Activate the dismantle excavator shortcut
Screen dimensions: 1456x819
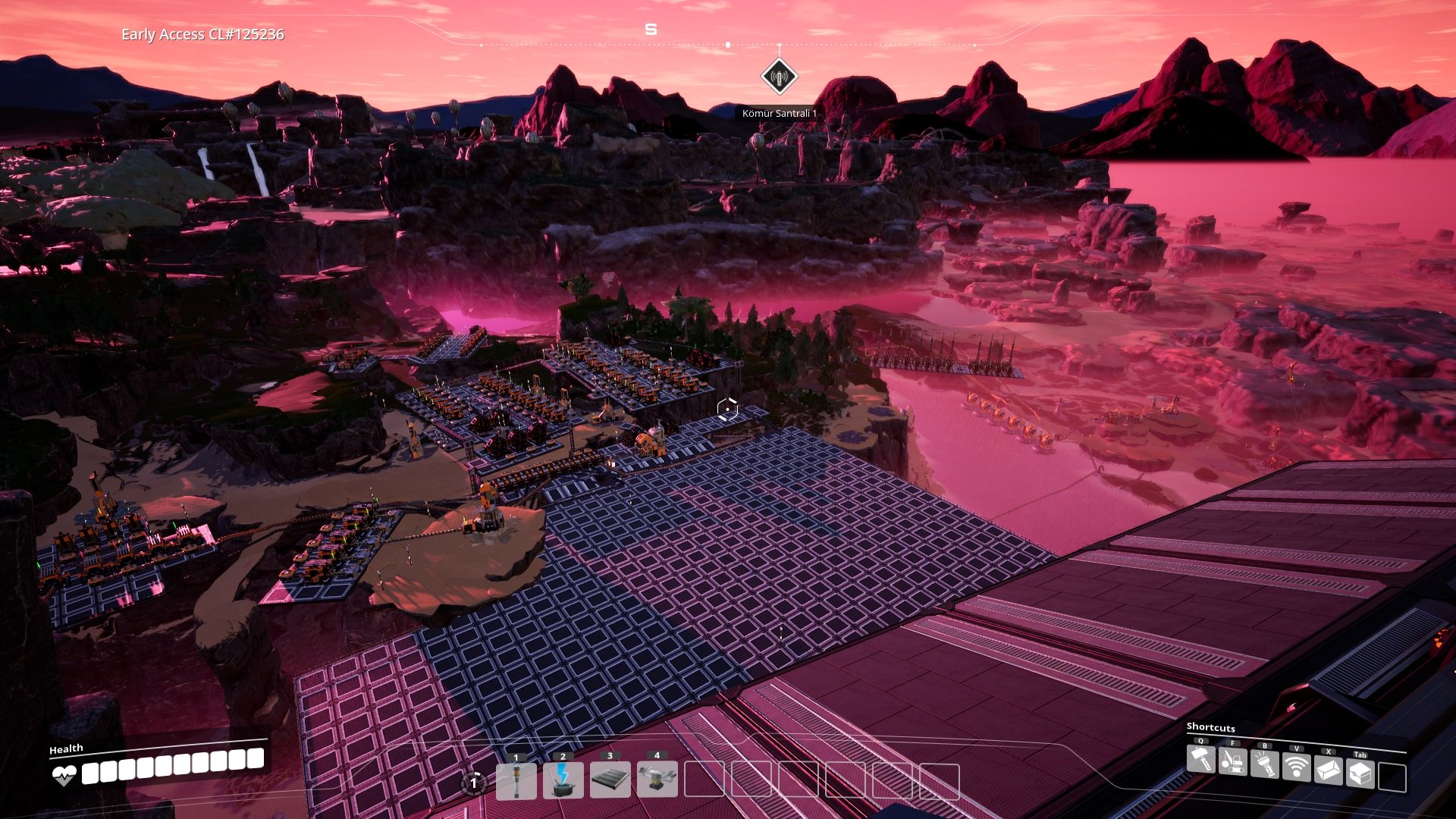pos(1233,761)
